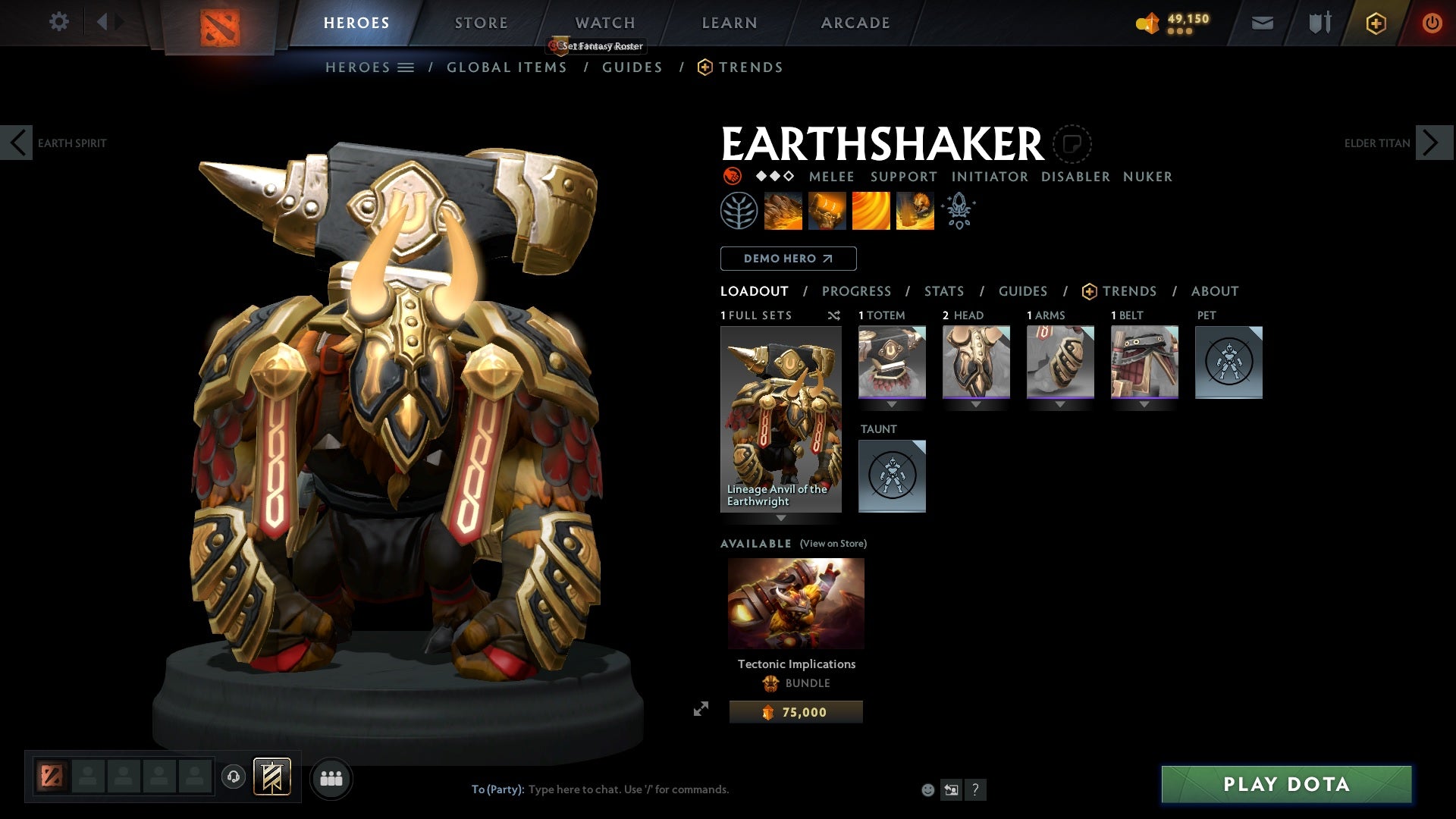This screenshot has width=1456, height=819.
Task: Select the Tectonic Implications bundle thumbnail
Action: [x=795, y=603]
